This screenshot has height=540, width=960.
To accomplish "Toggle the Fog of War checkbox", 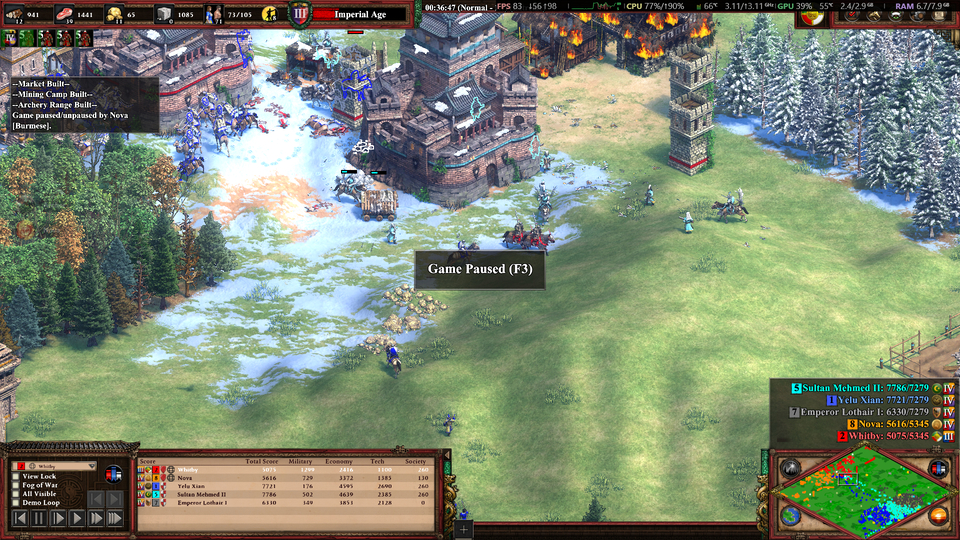I will pos(16,486).
